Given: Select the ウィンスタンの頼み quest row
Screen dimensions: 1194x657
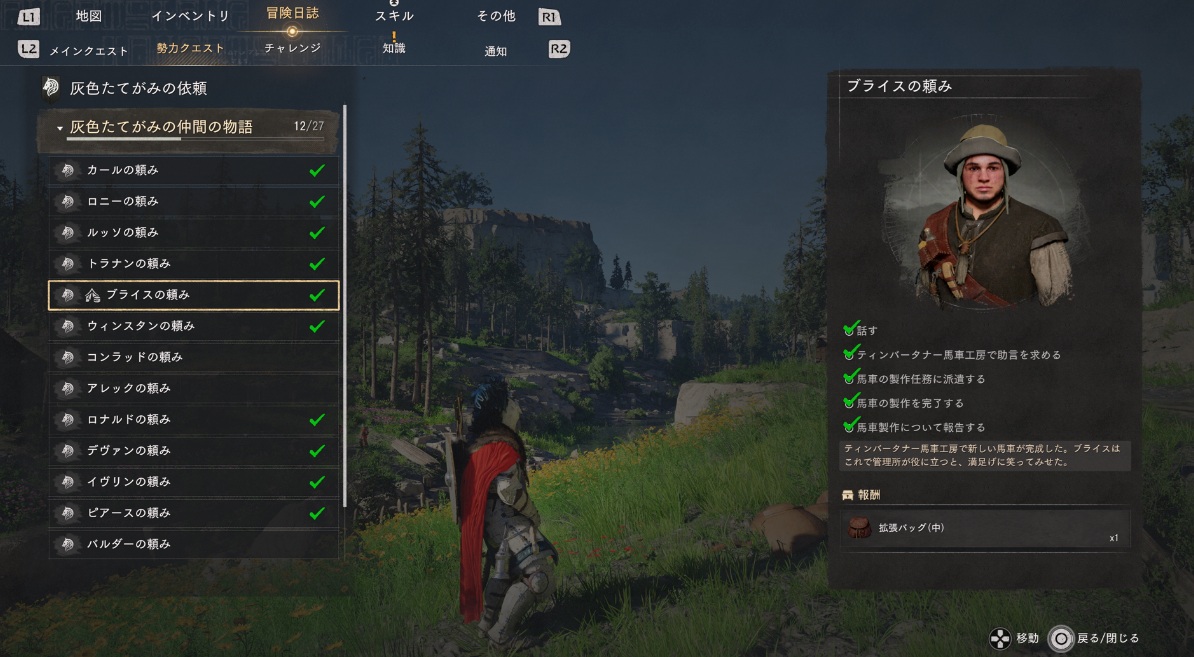Looking at the screenshot, I should (193, 326).
